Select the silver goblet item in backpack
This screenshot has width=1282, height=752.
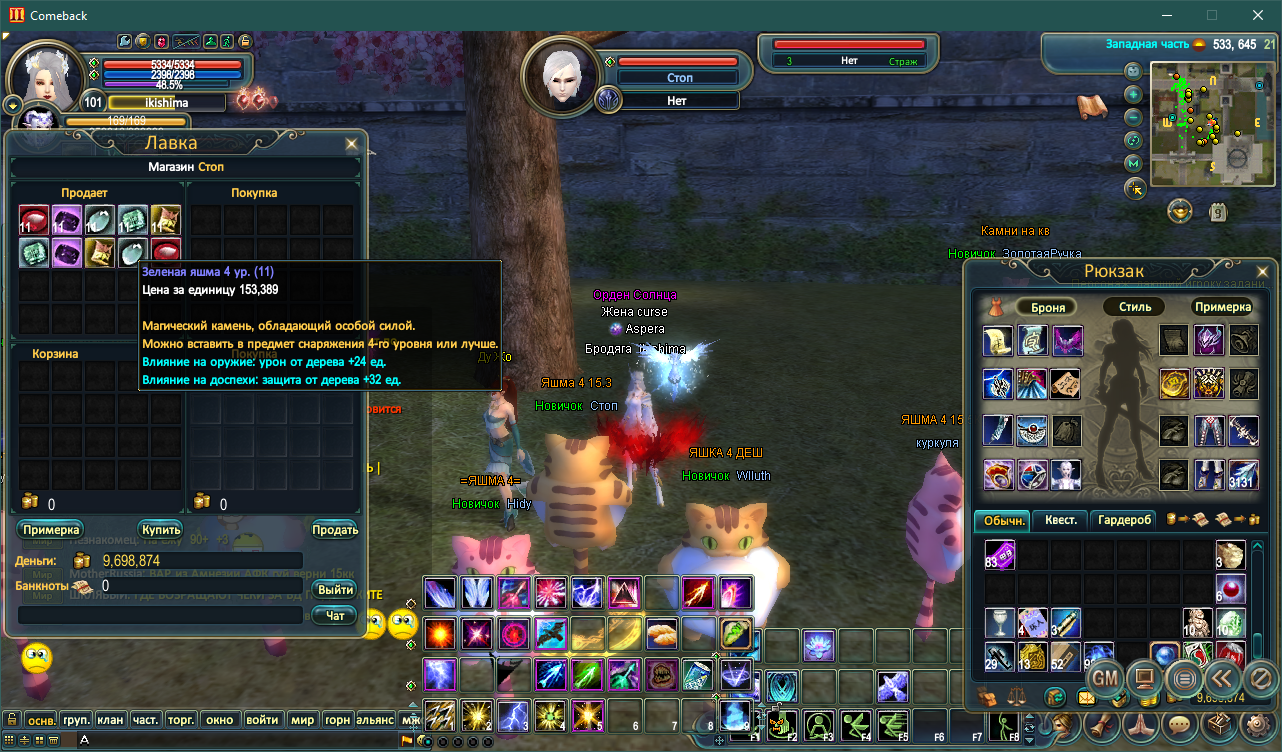pos(999,622)
